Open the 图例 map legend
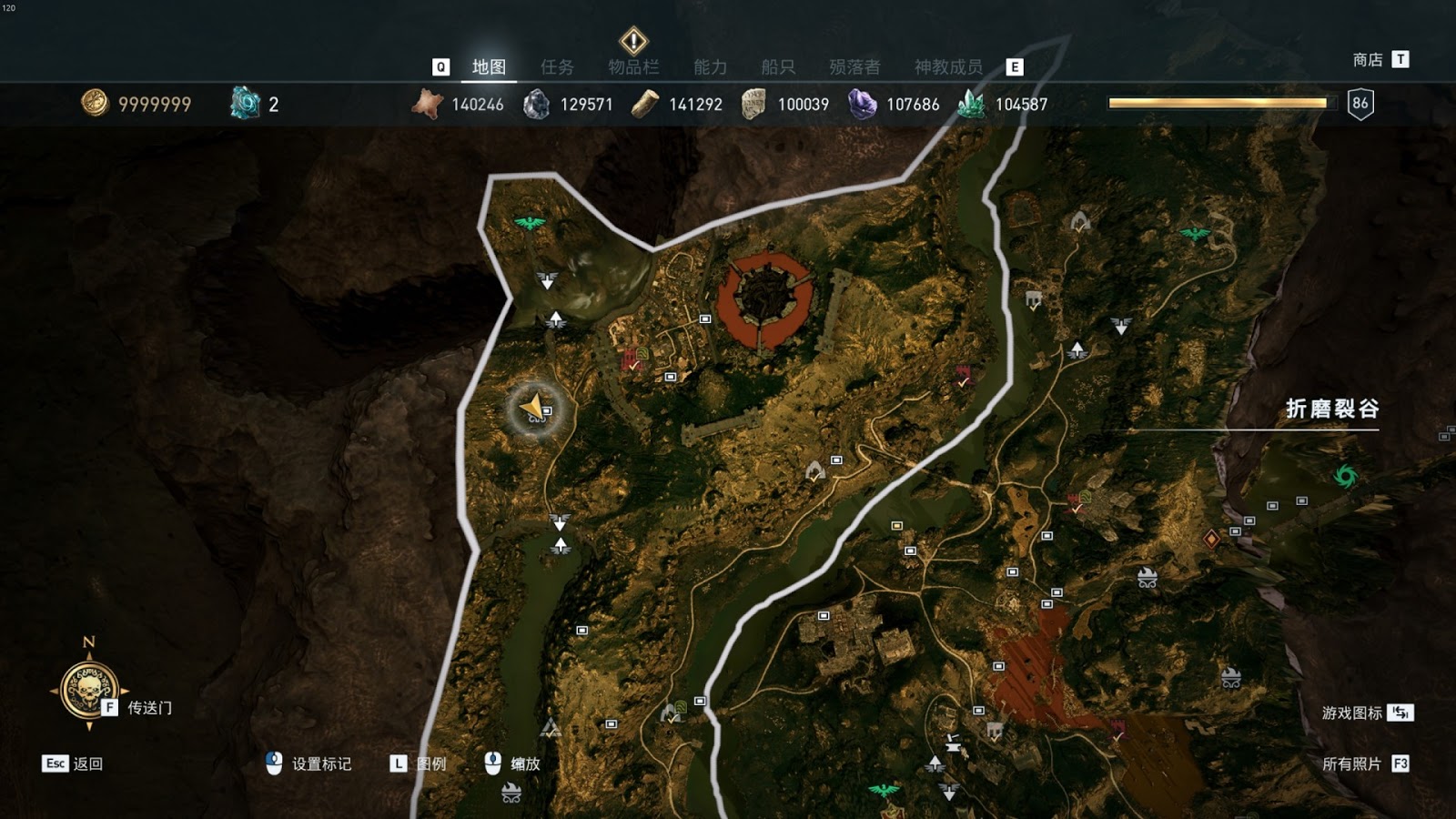The image size is (1456, 819). [x=430, y=763]
